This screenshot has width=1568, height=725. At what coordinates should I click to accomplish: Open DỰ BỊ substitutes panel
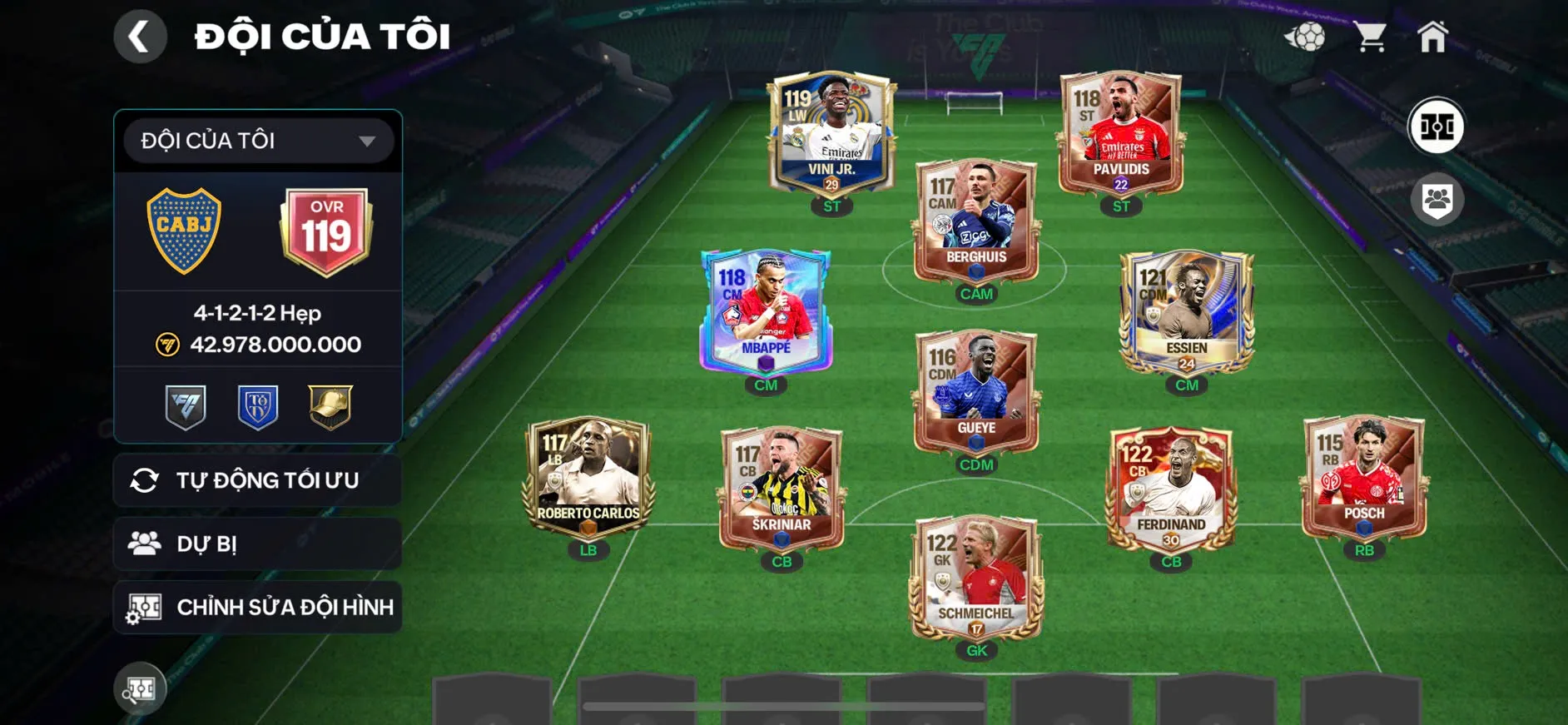pyautogui.click(x=256, y=543)
